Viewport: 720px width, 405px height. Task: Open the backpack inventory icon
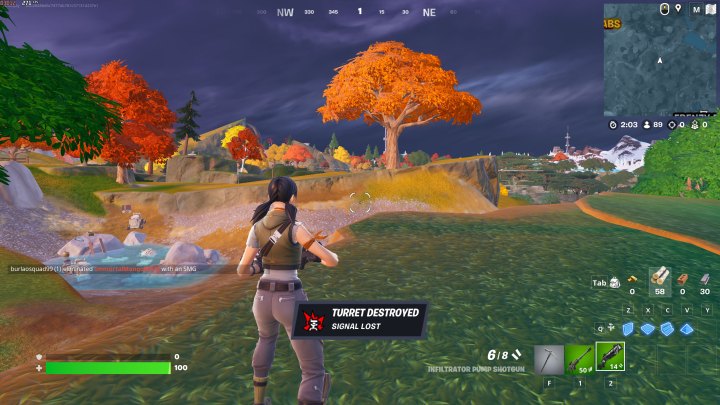pyautogui.click(x=613, y=283)
